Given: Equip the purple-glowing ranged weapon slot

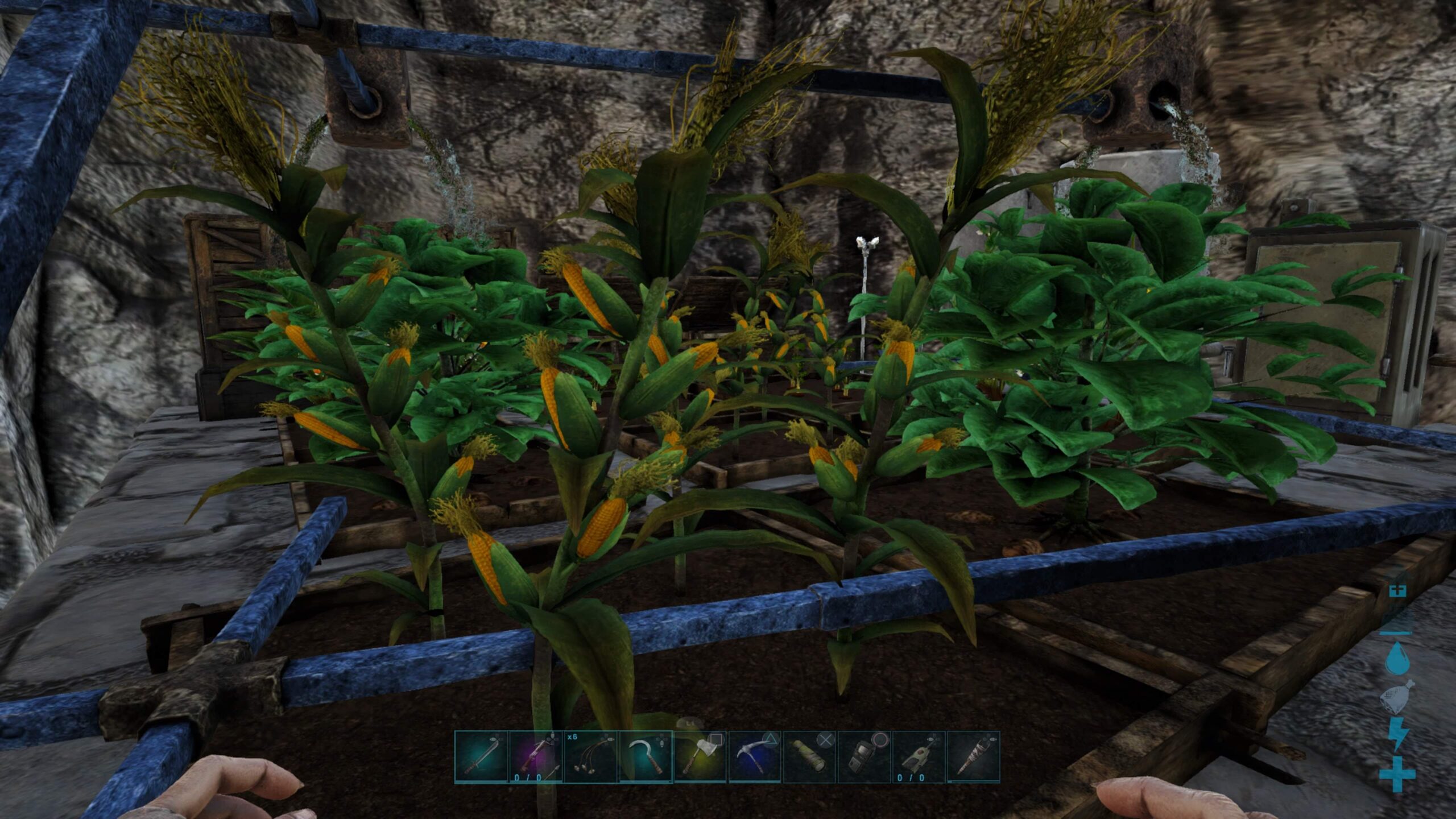Looking at the screenshot, I should (536, 757).
